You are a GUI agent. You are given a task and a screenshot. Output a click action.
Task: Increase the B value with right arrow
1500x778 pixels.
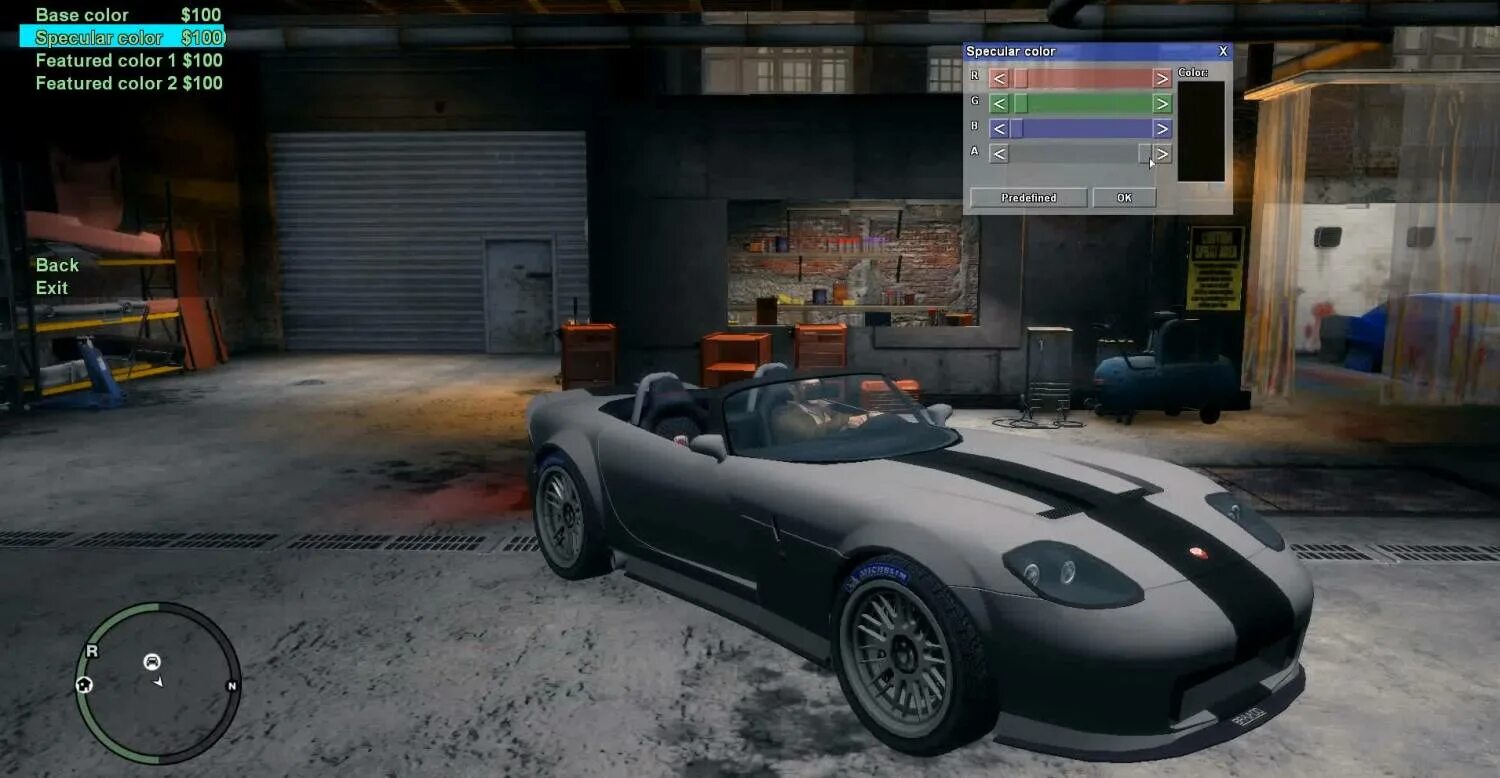[1160, 128]
